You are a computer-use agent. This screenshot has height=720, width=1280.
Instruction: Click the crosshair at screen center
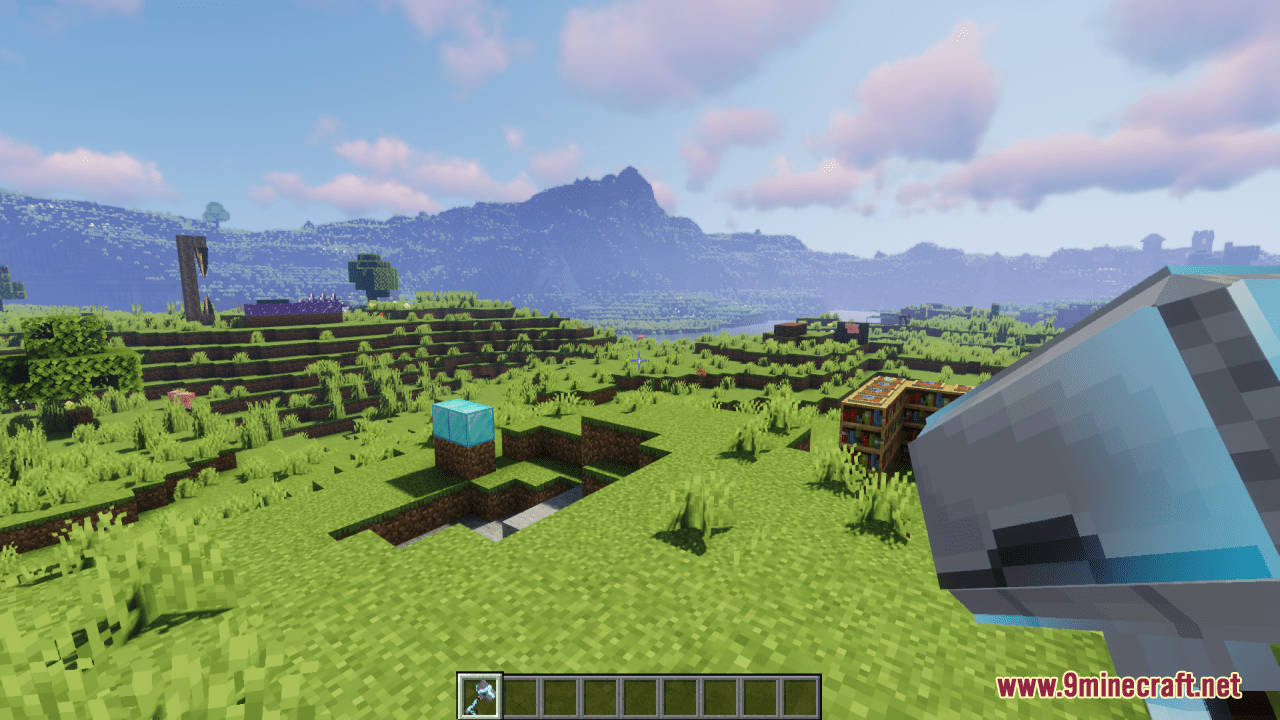coord(640,360)
